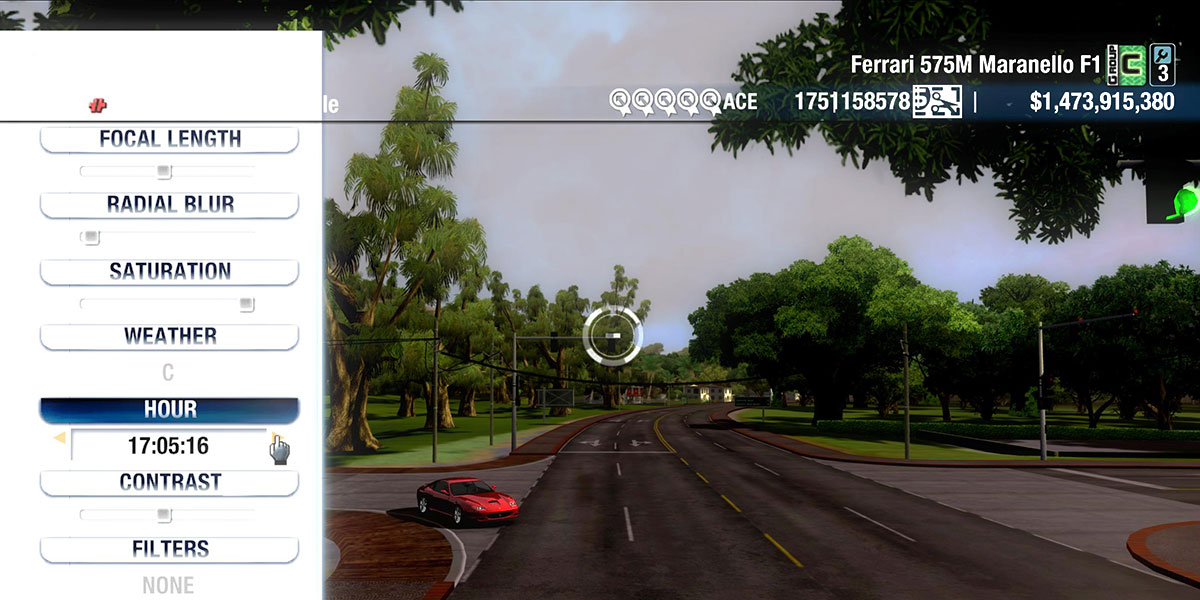1200x600 pixels.
Task: Open the Filters option
Action: (x=169, y=549)
